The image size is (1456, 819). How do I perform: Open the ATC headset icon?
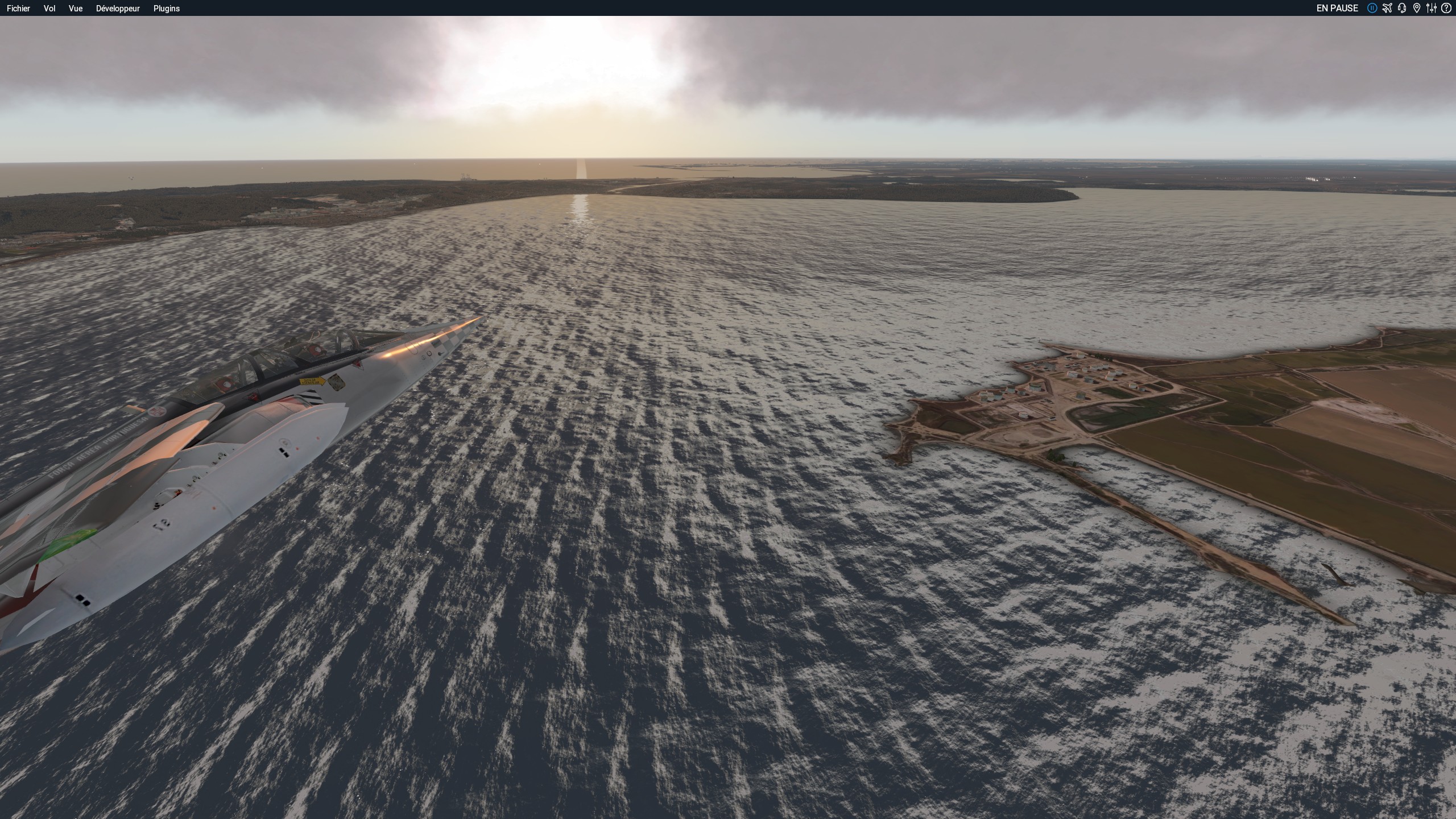tap(1402, 8)
